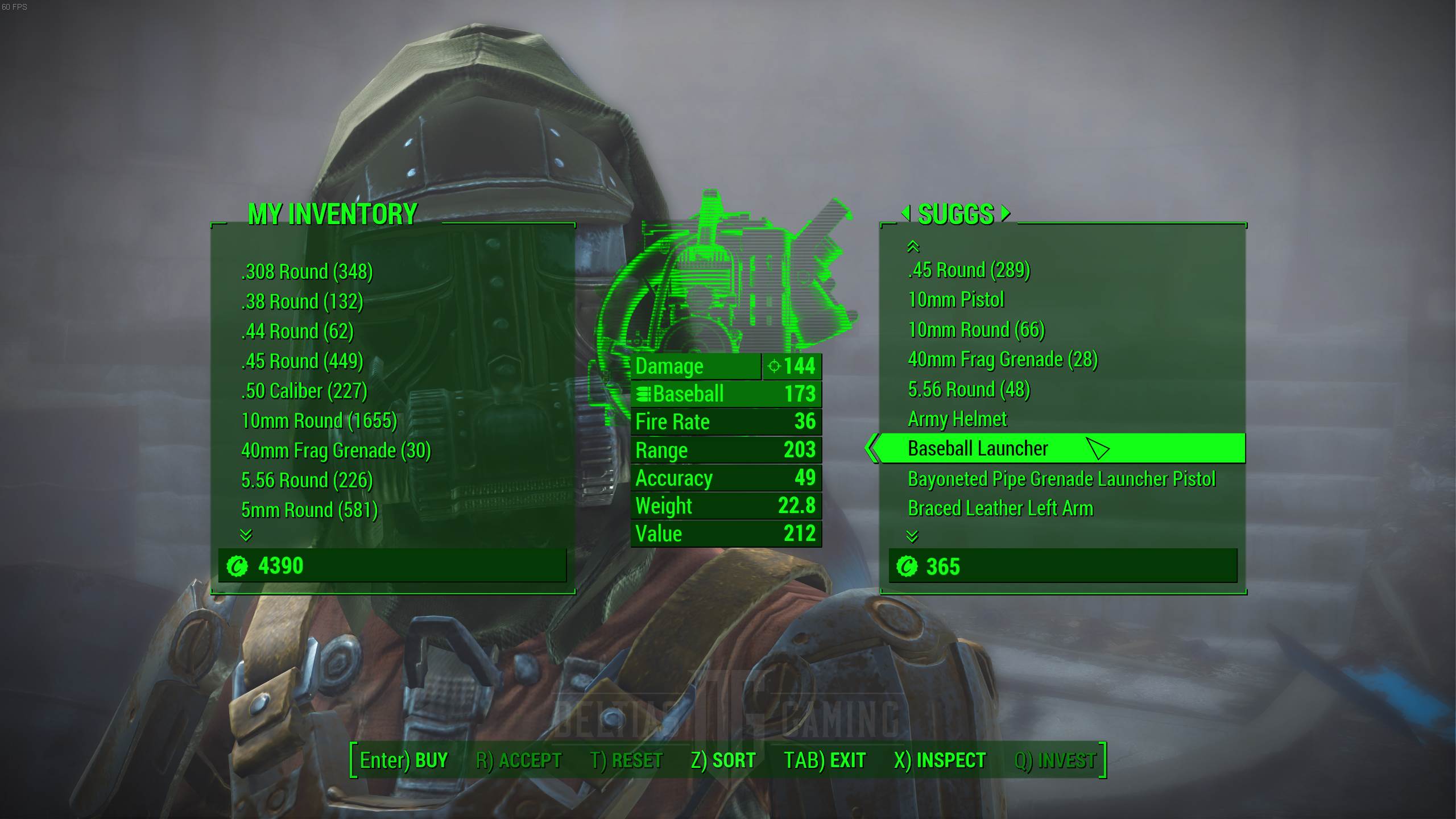Pick my 10mm Round (1655) stack
Screen dimensions: 1456x819
318,421
